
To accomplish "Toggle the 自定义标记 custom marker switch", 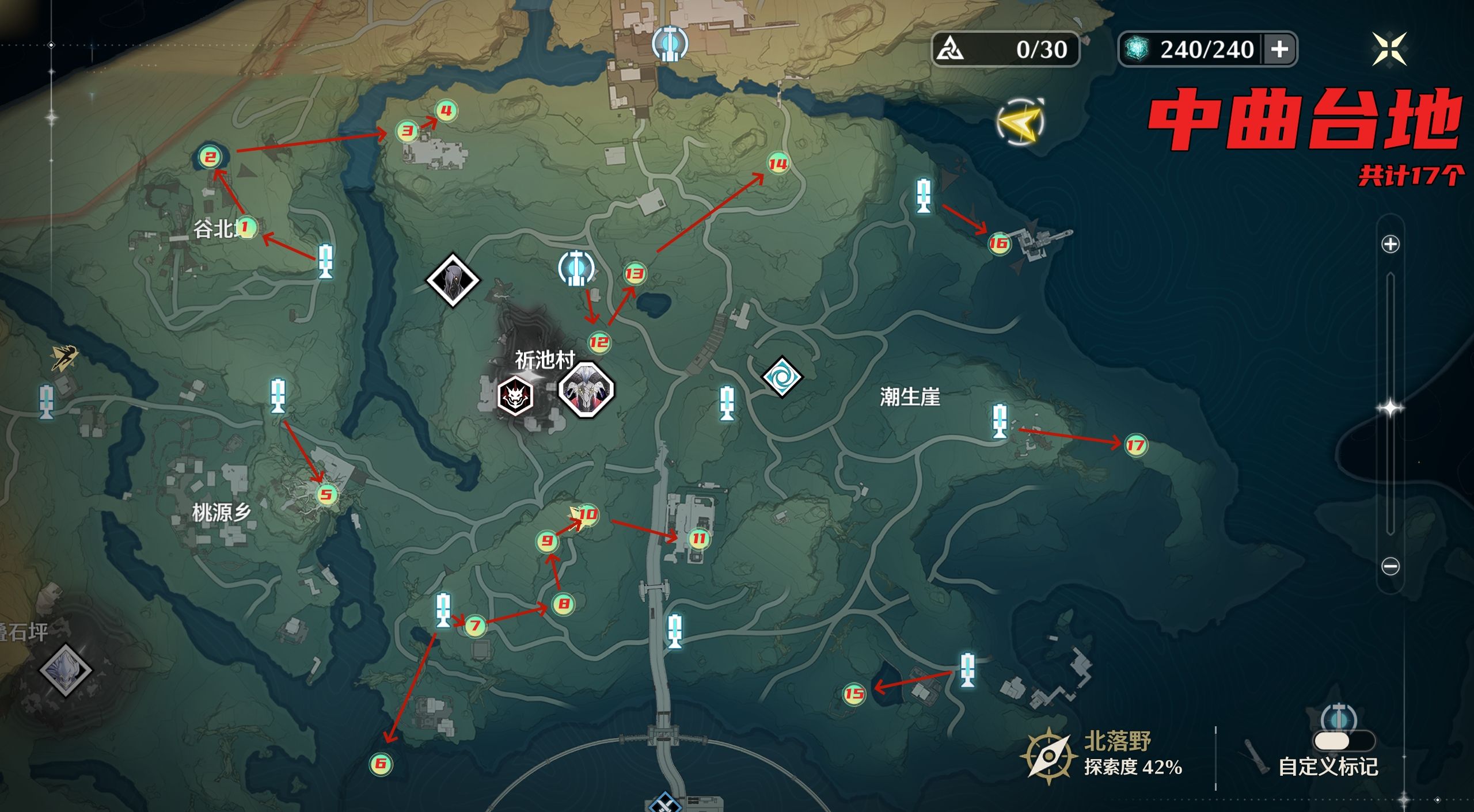I will 1343,740.
